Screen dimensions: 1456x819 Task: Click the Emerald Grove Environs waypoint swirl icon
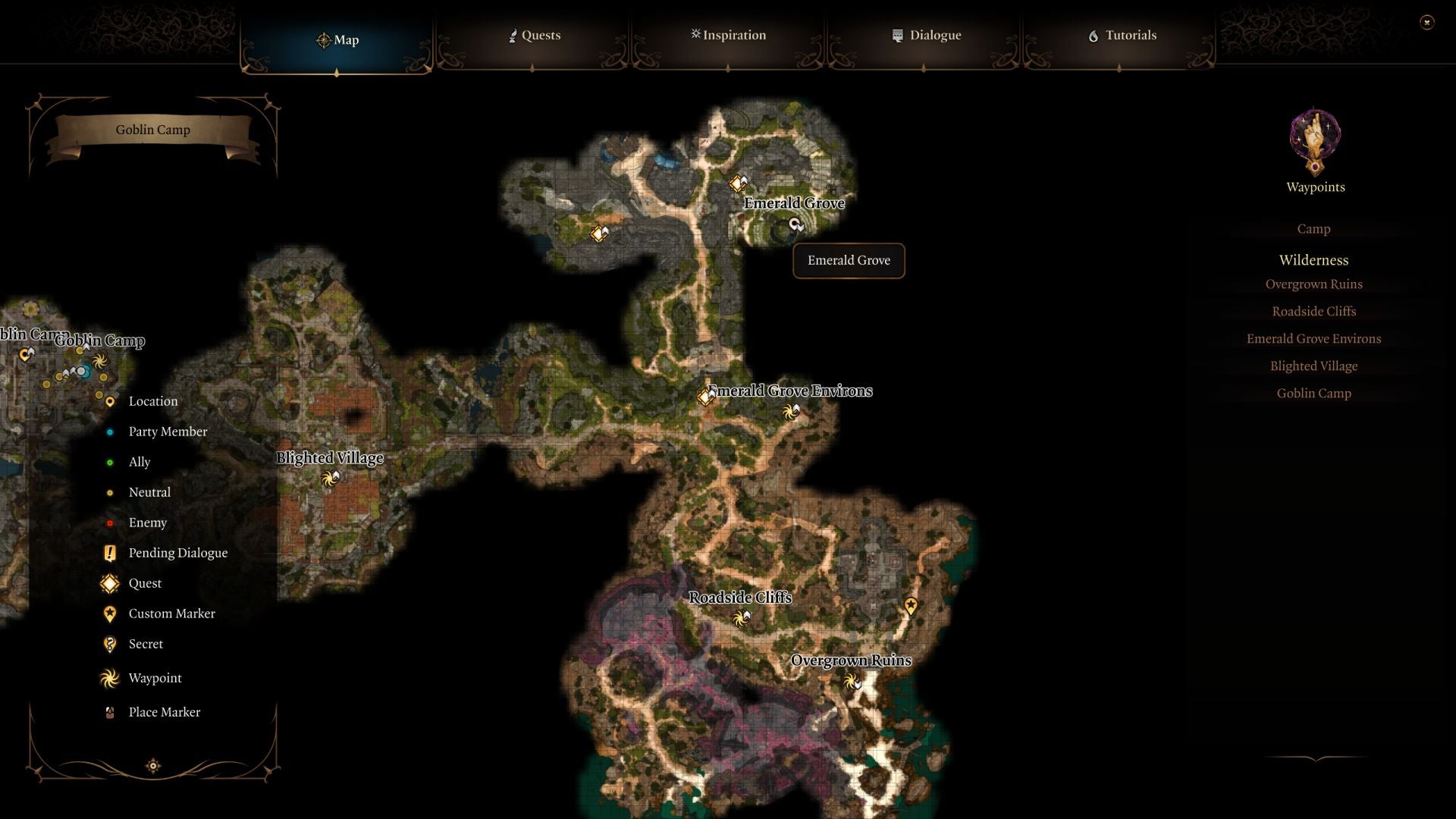tap(790, 412)
